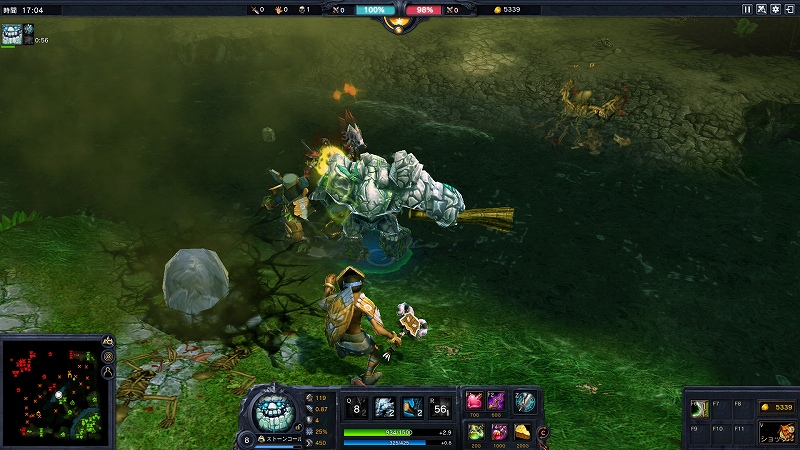Select the golem ally portrait at top left

(x=12, y=34)
